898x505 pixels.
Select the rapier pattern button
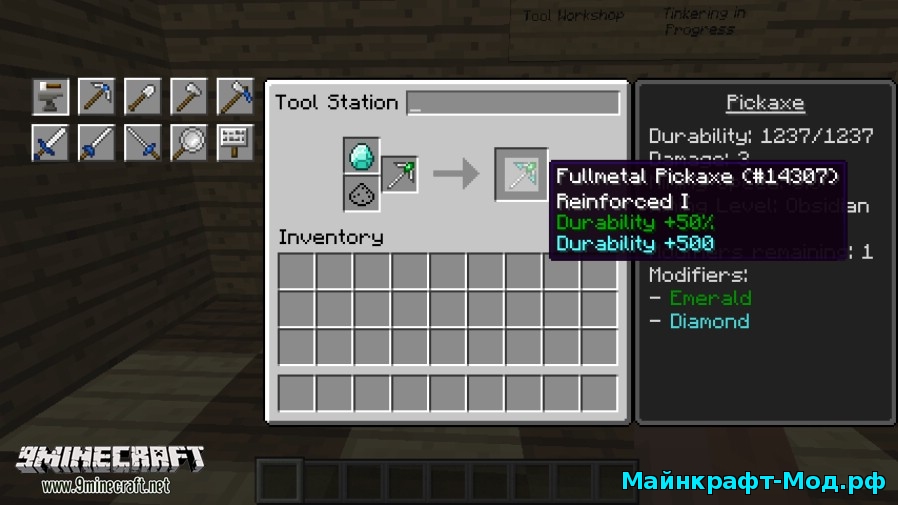pyautogui.click(x=142, y=143)
